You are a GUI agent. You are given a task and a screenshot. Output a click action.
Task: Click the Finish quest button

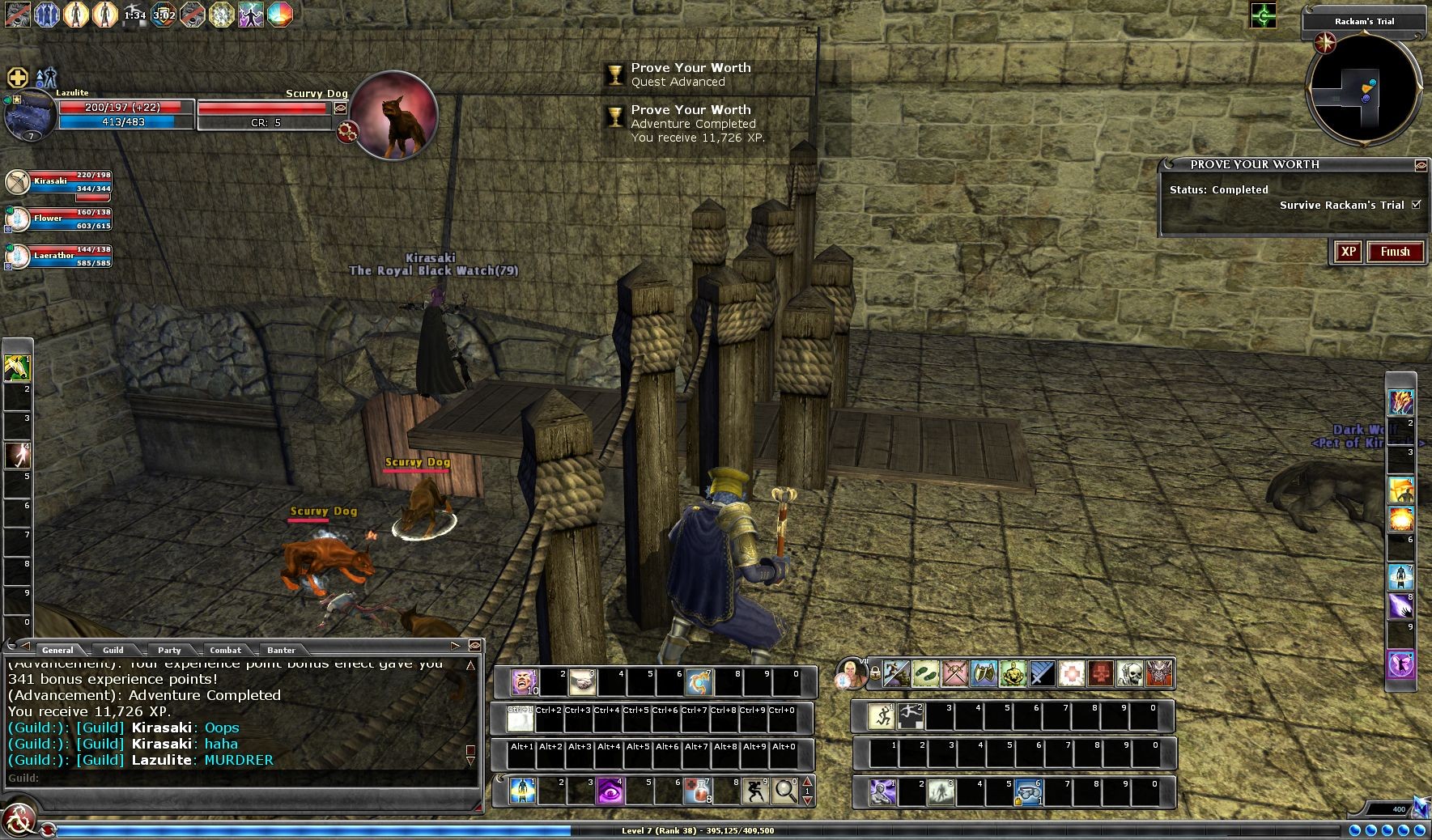point(1395,252)
